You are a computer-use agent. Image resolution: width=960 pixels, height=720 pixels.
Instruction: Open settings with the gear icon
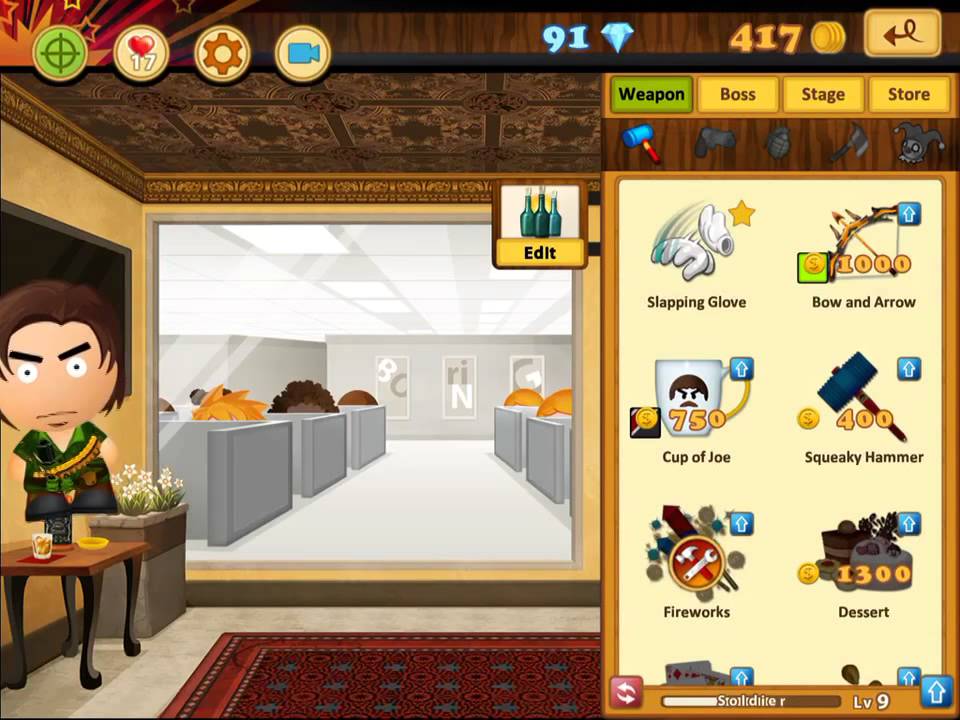(x=222, y=53)
